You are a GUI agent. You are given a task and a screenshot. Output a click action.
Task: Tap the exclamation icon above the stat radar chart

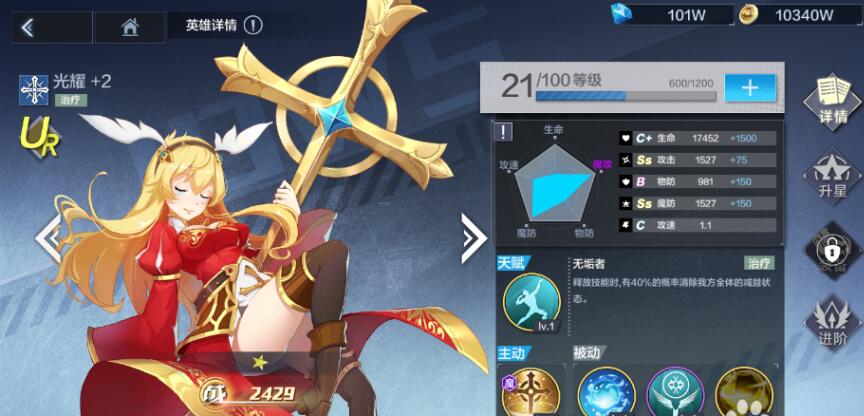click(505, 131)
